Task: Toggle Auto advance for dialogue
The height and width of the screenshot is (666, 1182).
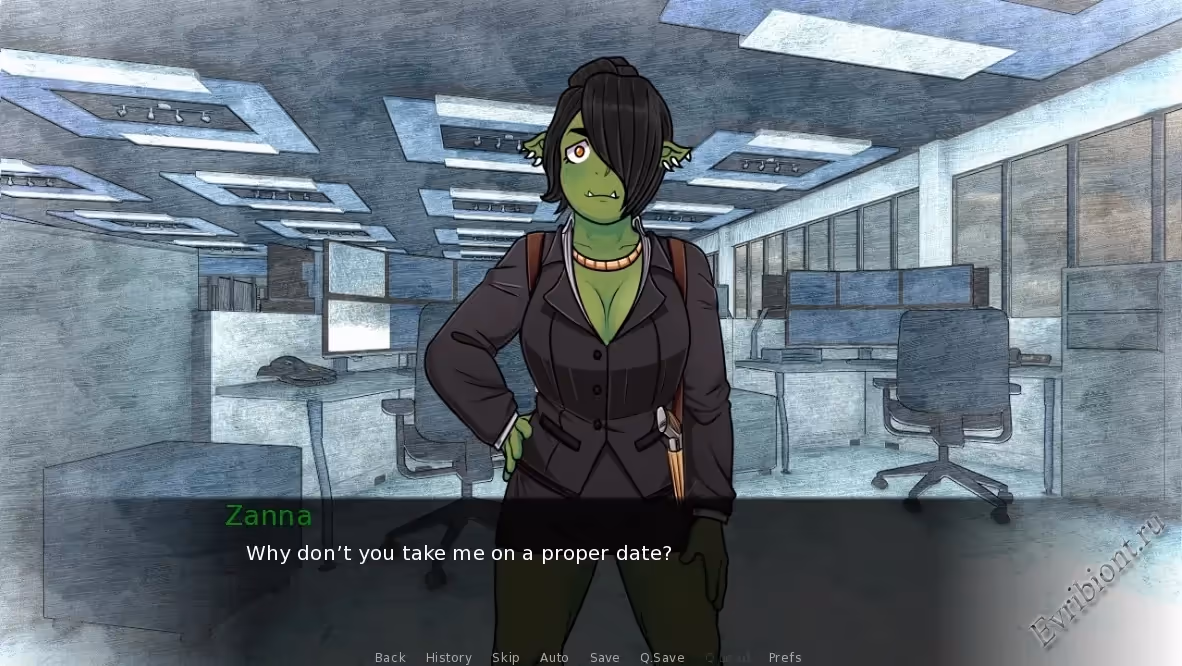Action: 554,657
